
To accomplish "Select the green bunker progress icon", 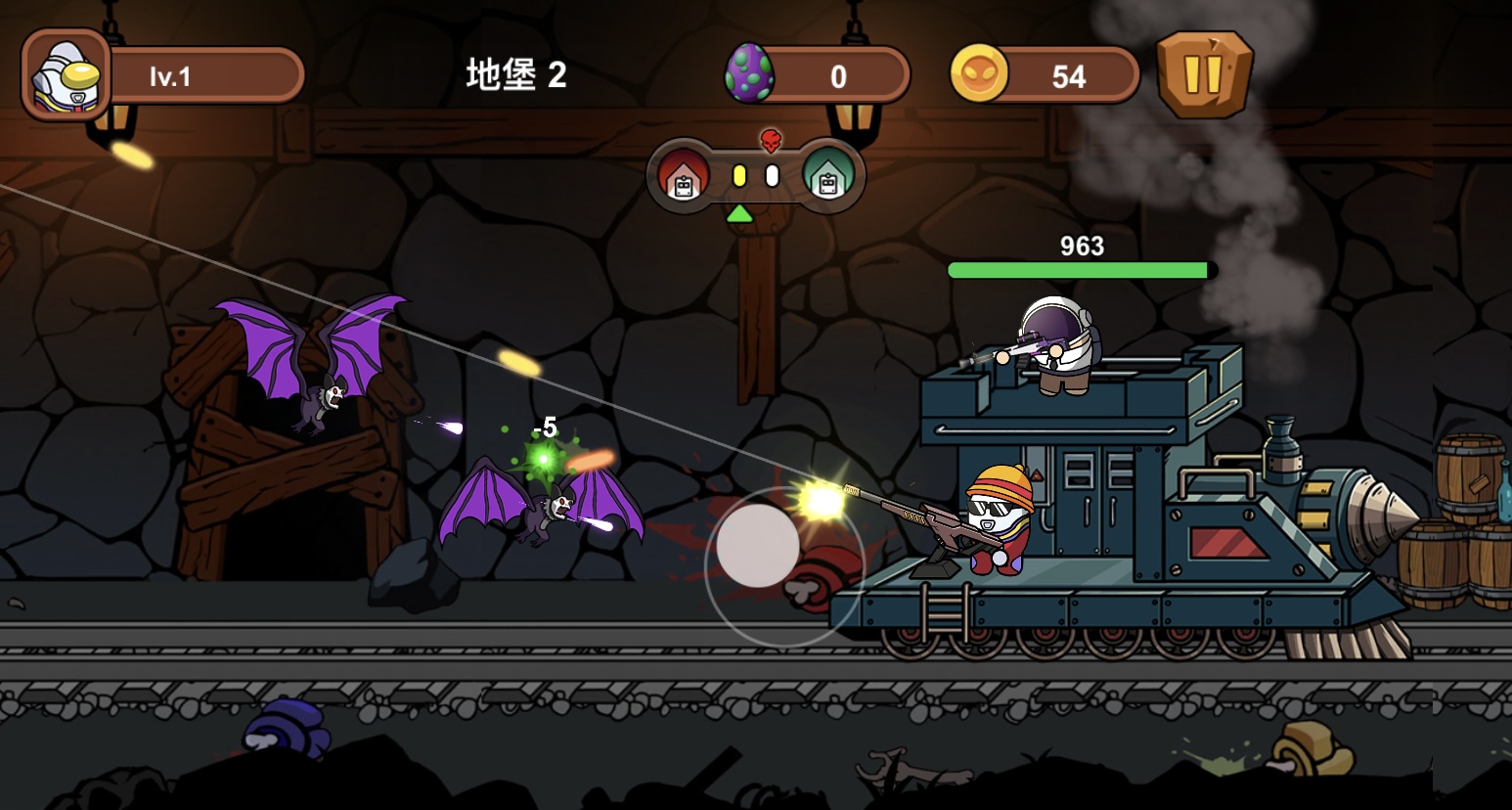I will pos(828,176).
